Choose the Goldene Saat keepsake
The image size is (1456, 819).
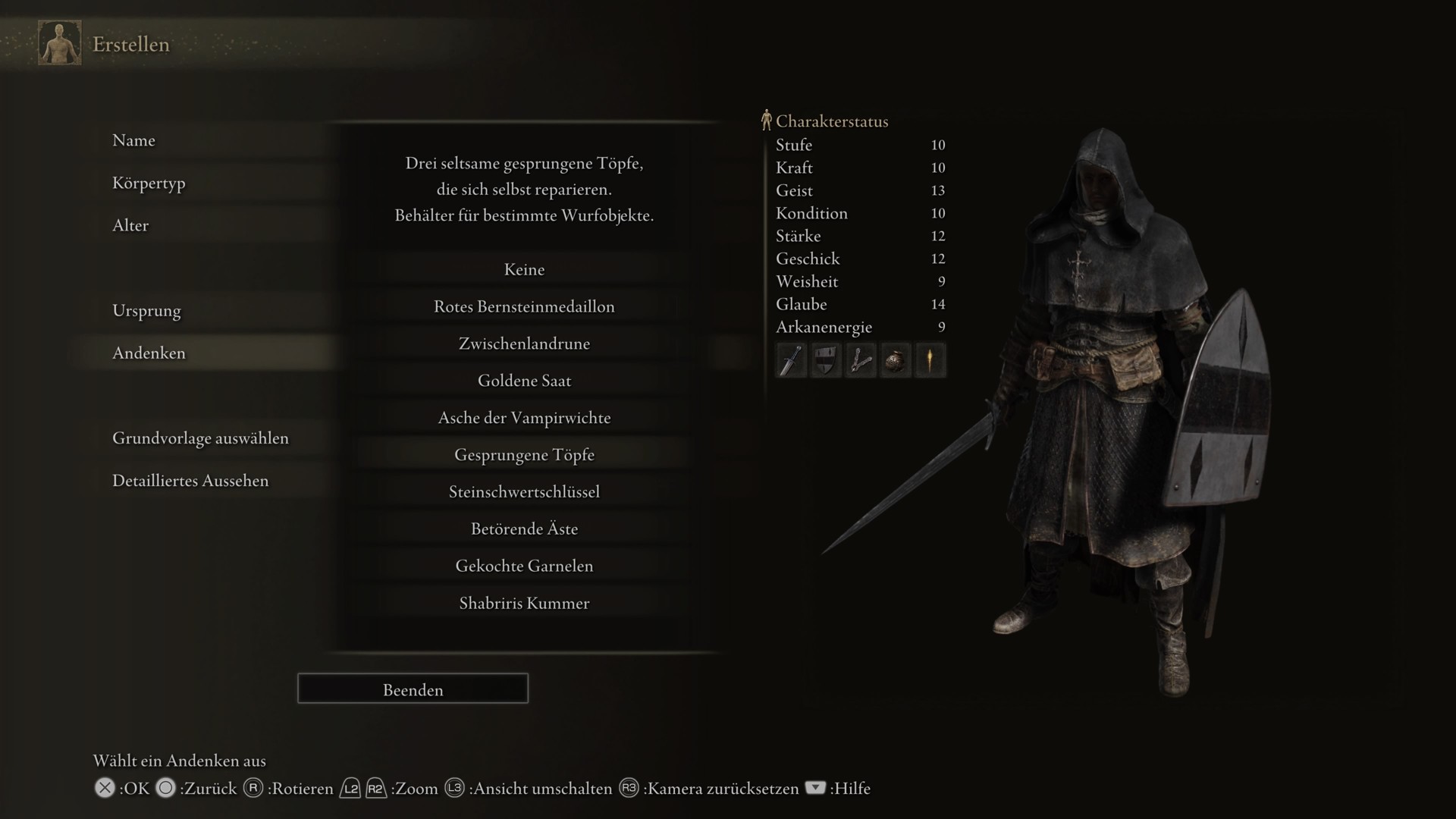(524, 381)
